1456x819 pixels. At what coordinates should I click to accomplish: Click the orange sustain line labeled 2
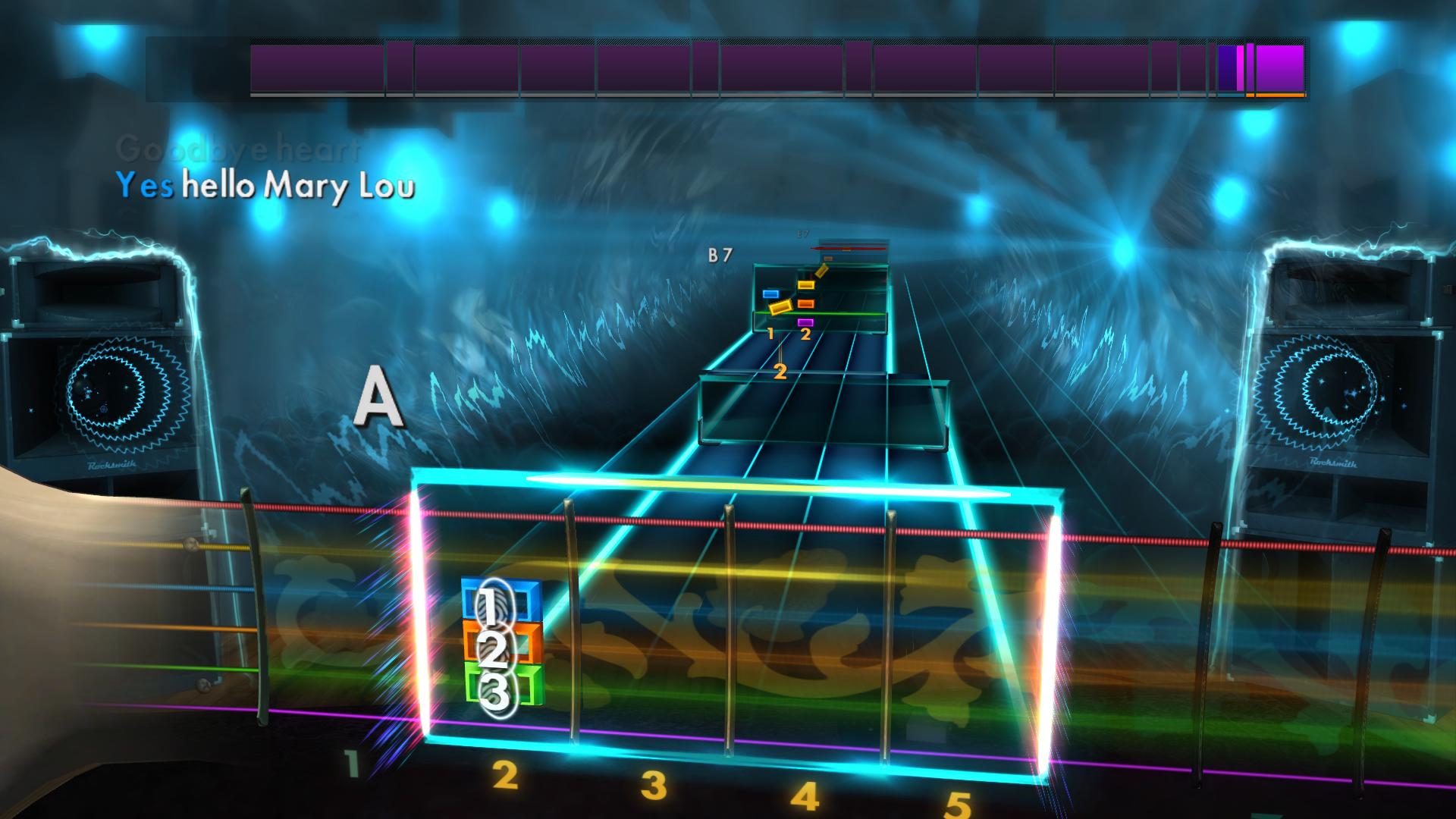click(780, 364)
